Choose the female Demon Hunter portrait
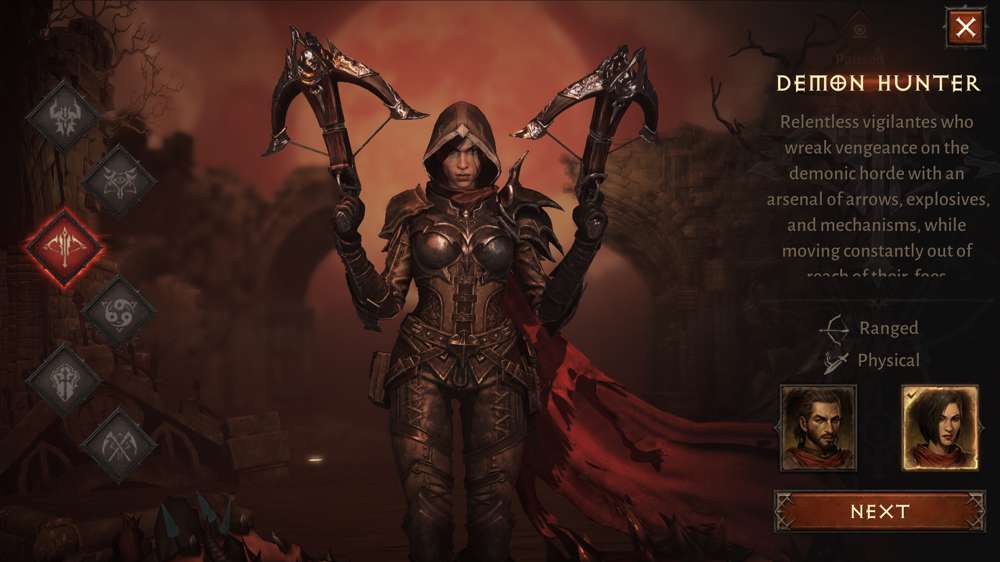The height and width of the screenshot is (562, 1000). [939, 428]
